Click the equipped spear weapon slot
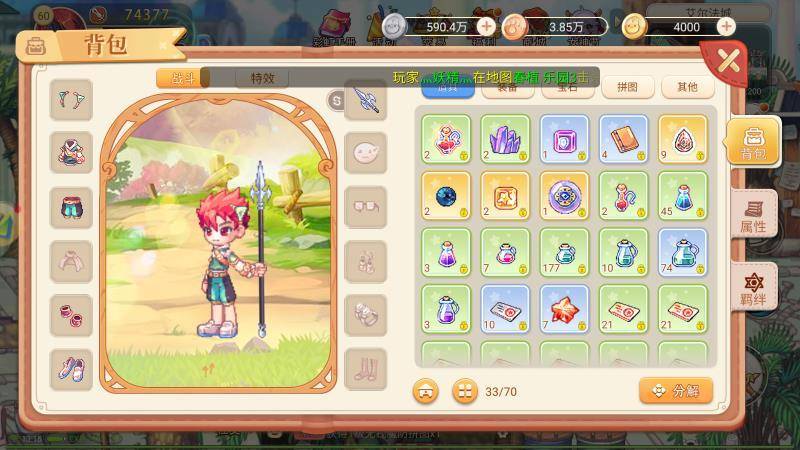Image resolution: width=800 pixels, height=450 pixels. (365, 100)
